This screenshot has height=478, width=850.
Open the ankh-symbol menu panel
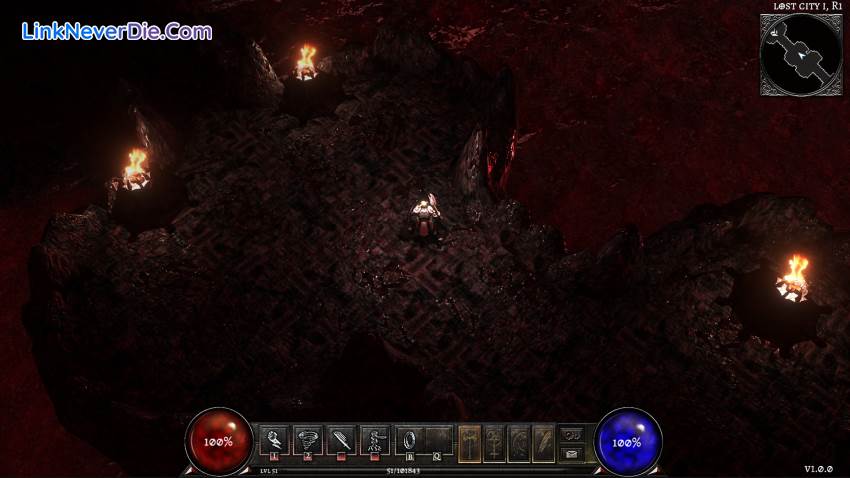tap(495, 442)
